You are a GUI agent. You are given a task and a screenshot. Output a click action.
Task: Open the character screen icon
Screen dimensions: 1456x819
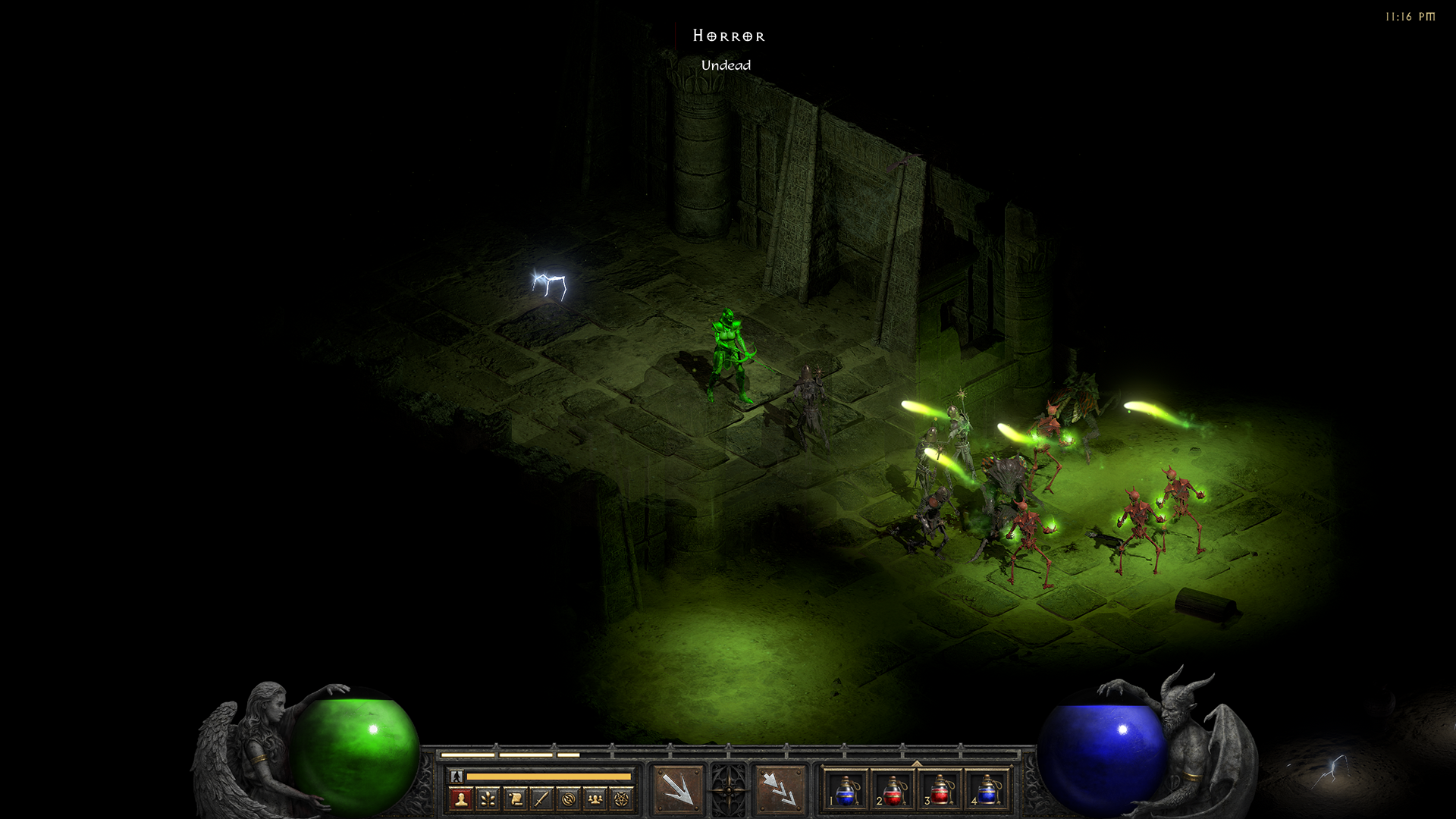tap(460, 799)
